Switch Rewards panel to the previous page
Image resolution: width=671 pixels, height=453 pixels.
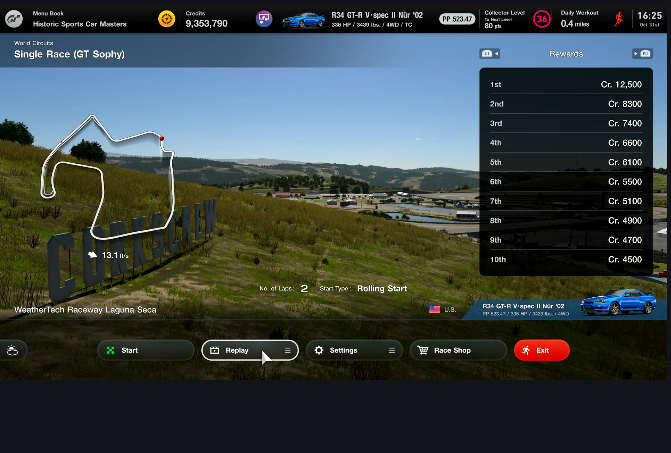(x=490, y=54)
